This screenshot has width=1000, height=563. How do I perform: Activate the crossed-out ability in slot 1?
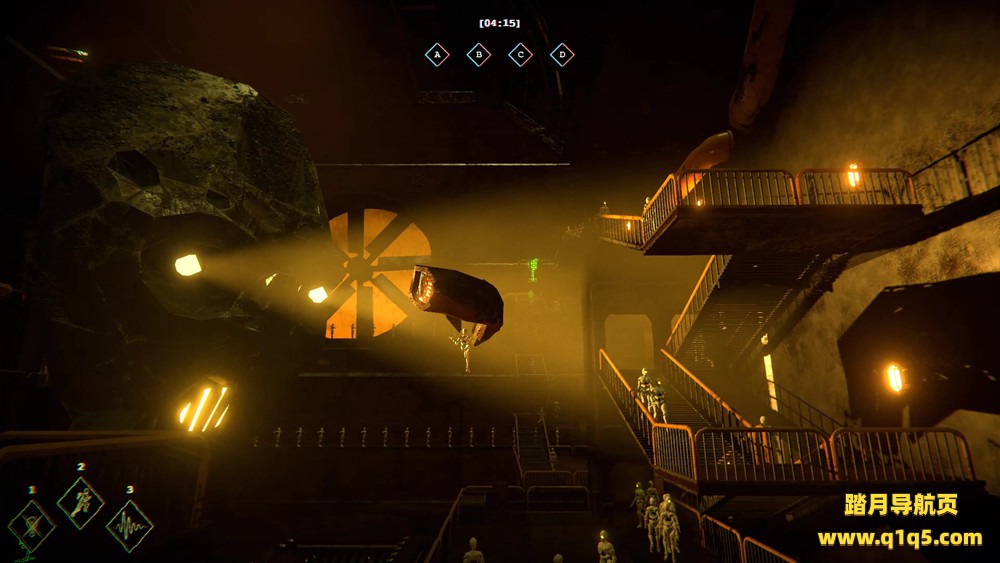pos(32,525)
